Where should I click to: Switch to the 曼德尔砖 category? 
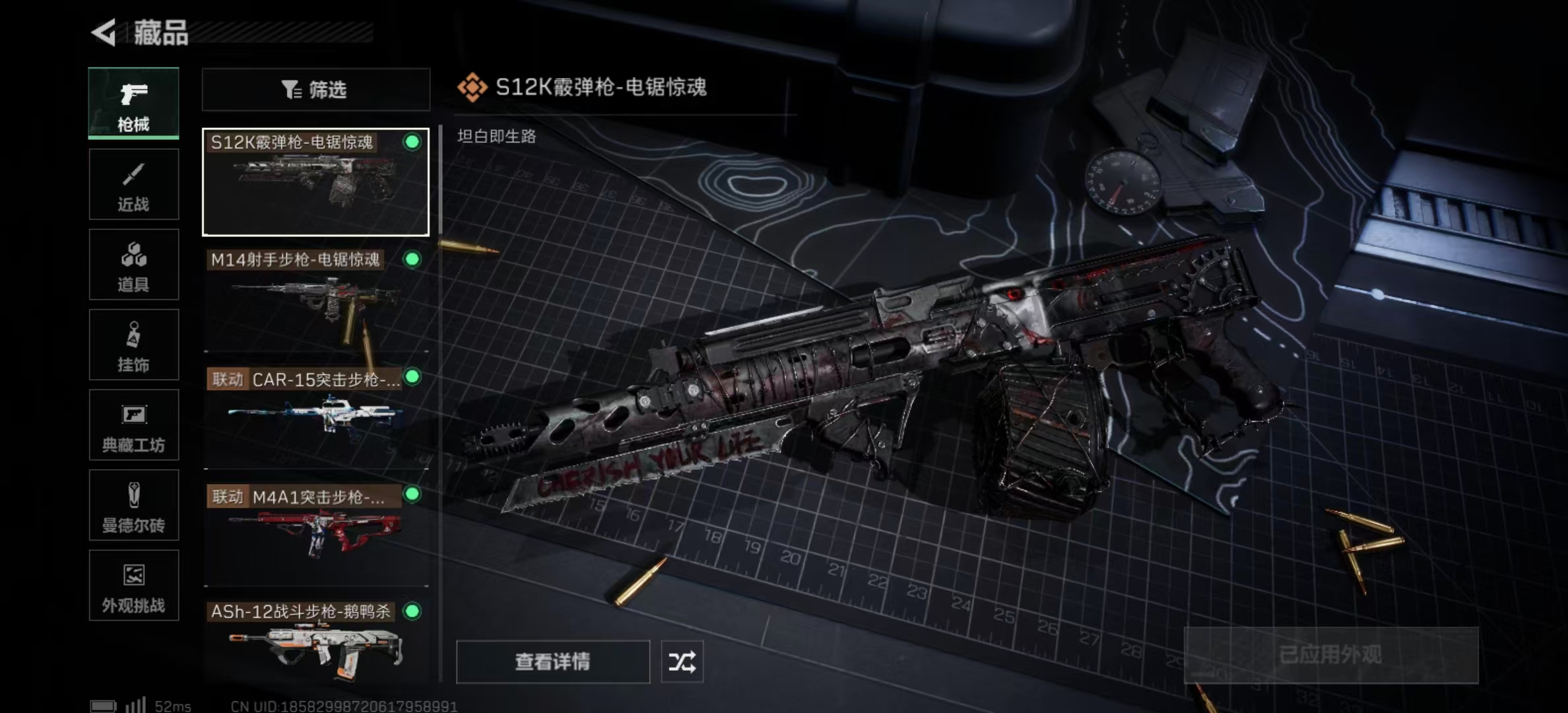pos(133,506)
